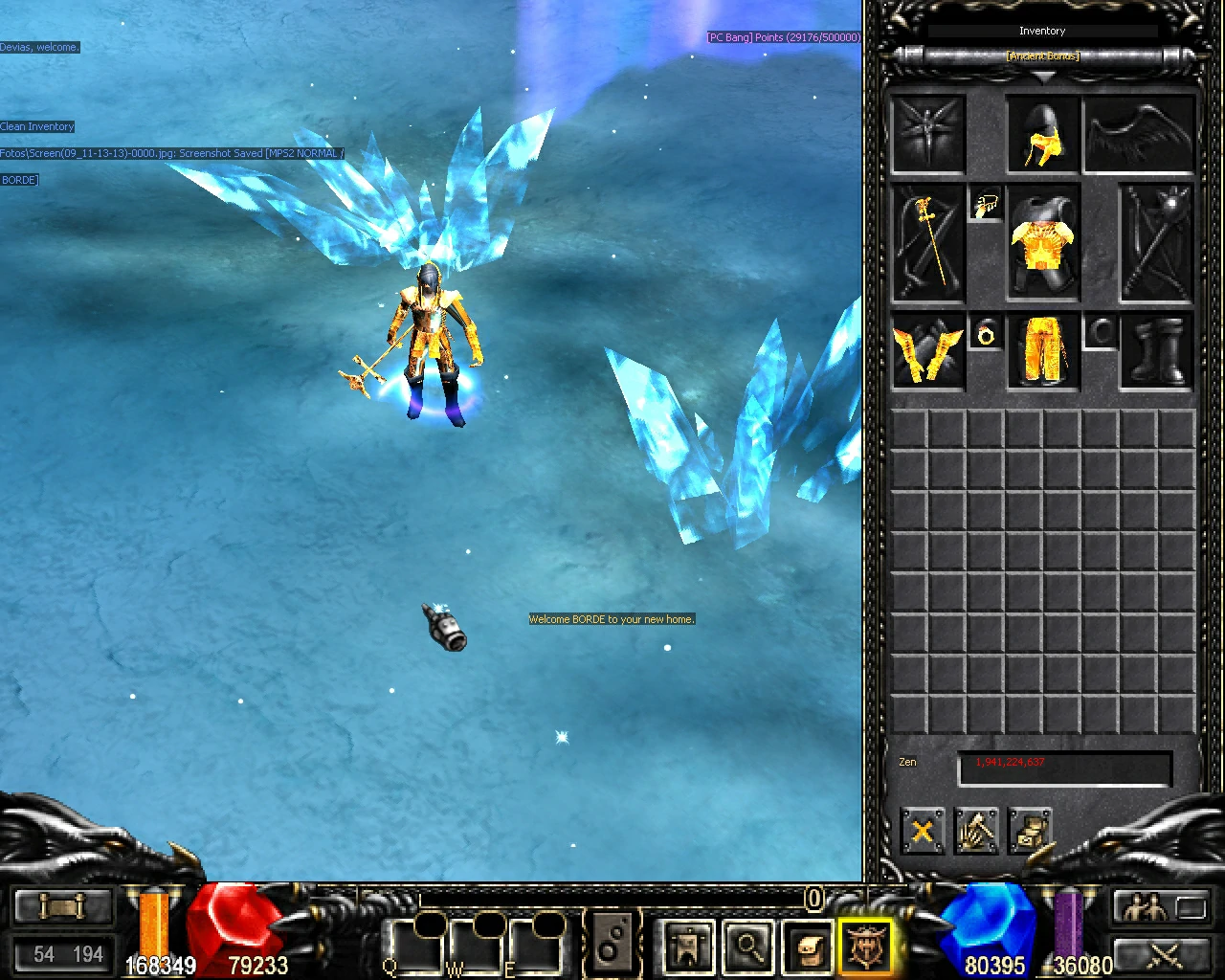Click the [Ancient Bonus] label in inventory

point(1042,56)
